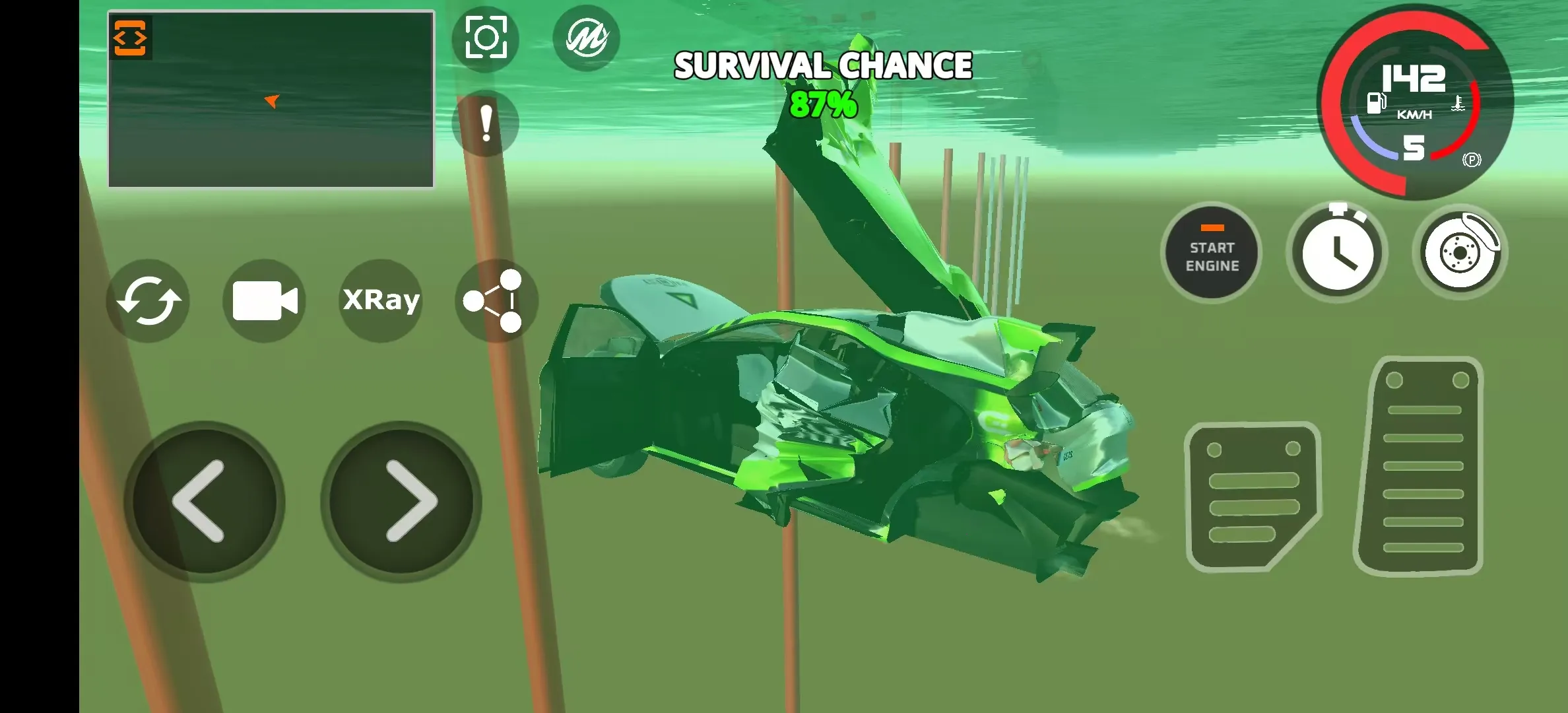This screenshot has width=1568, height=713.
Task: Select the minimap panel
Action: (271, 99)
